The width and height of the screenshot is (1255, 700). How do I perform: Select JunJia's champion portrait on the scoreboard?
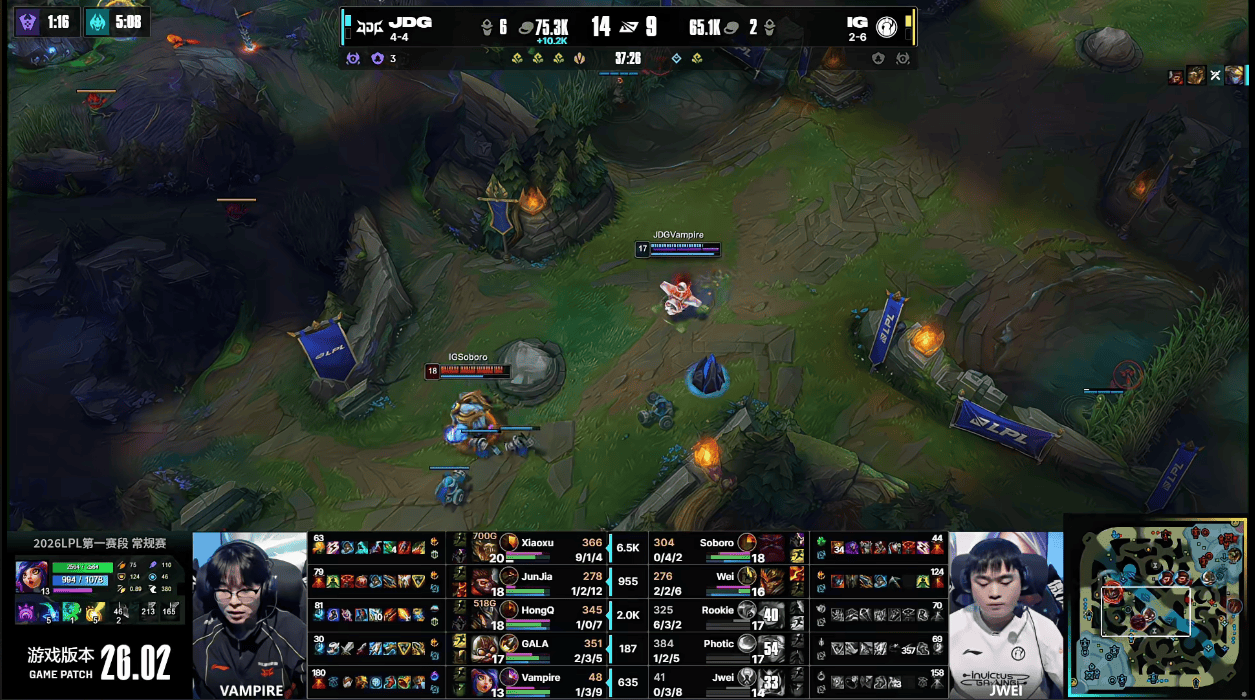click(x=509, y=577)
